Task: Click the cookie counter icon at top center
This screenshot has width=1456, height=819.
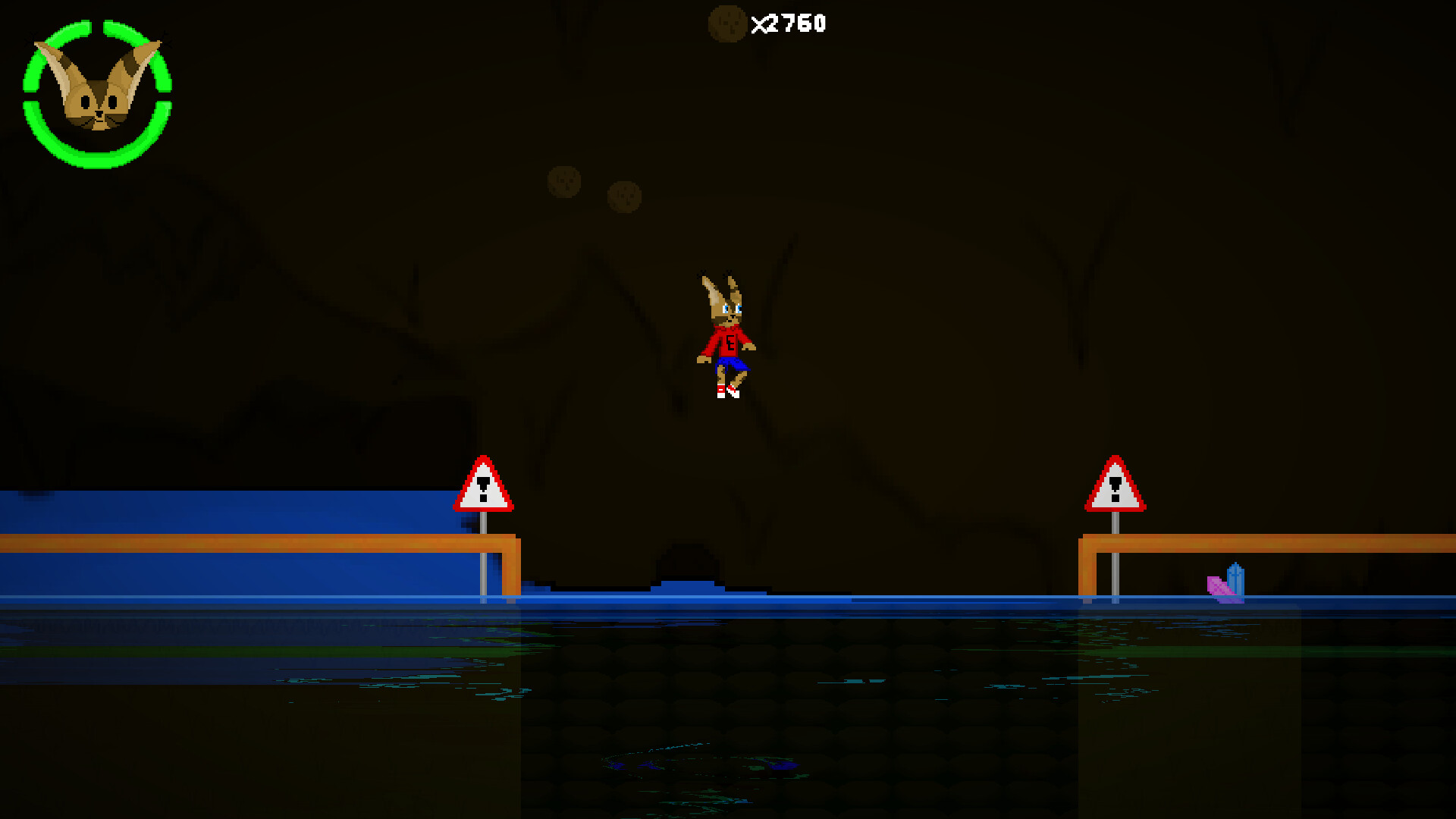Action: (729, 23)
